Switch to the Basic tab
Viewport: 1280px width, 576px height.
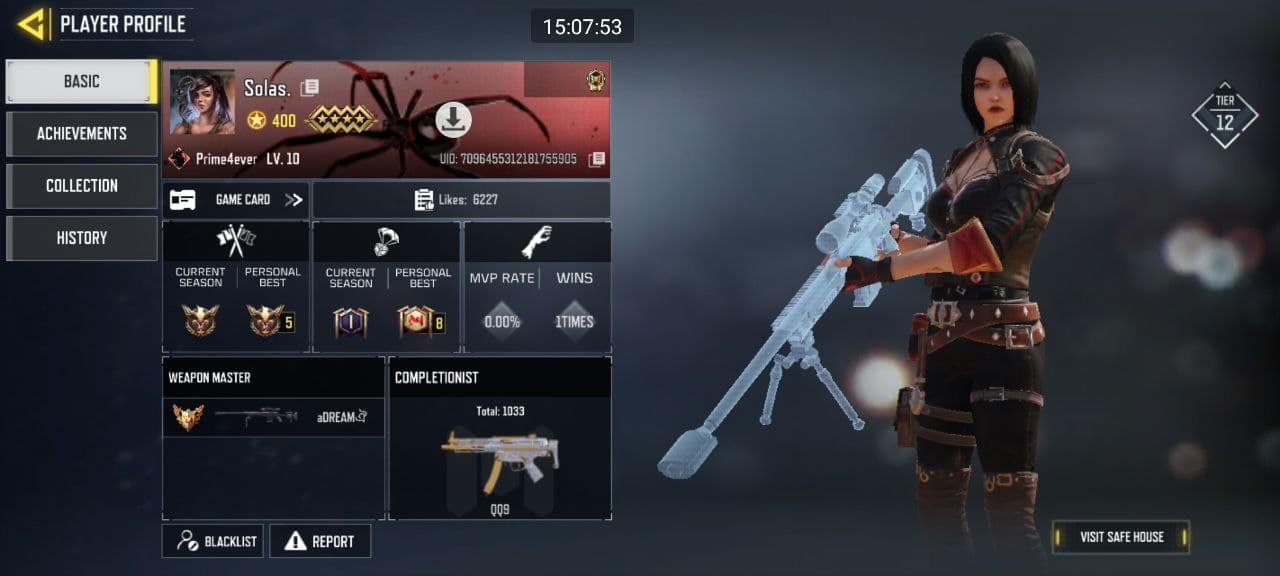coord(81,82)
